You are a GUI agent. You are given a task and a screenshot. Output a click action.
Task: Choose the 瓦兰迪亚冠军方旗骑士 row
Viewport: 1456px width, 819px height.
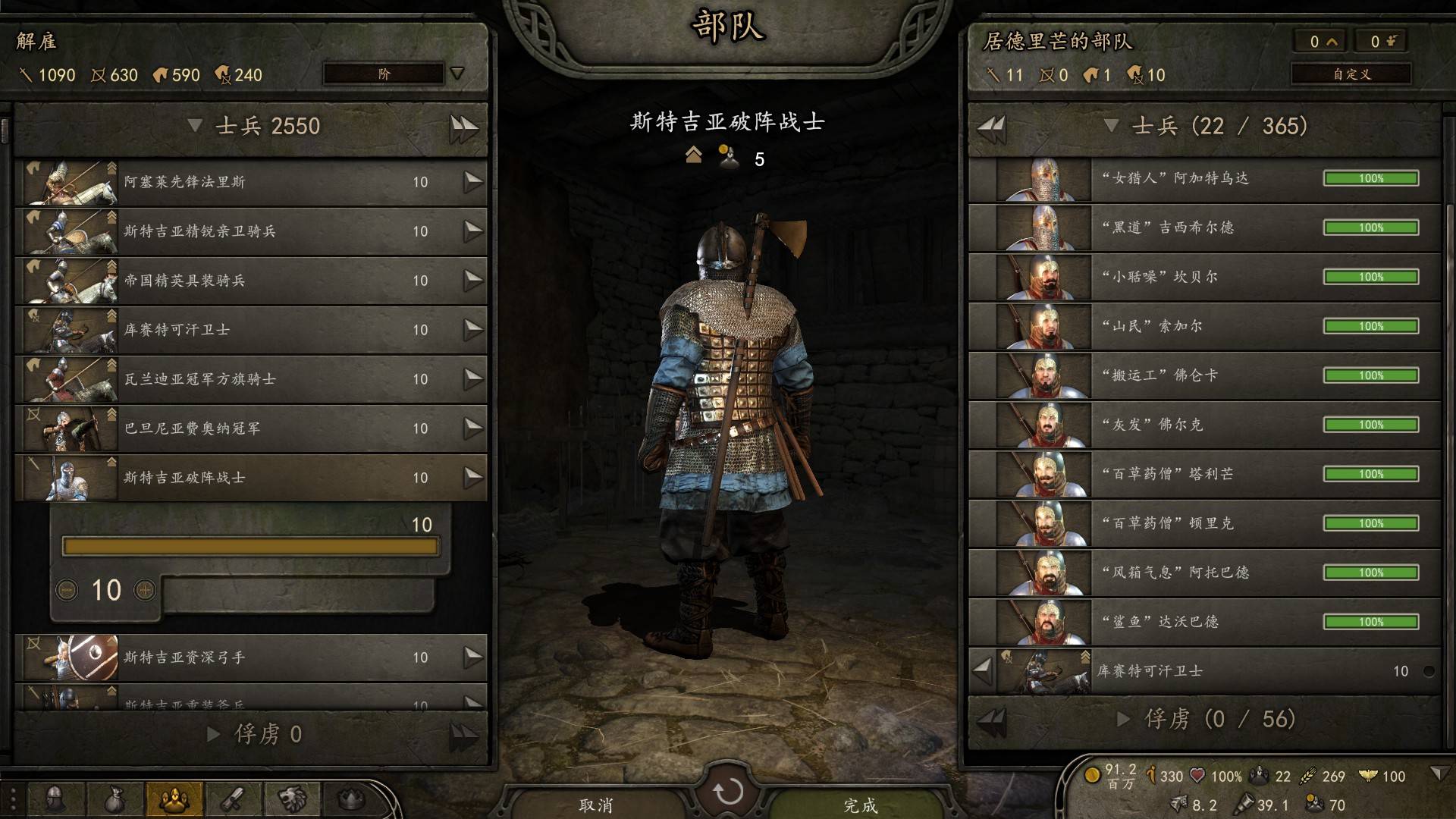pos(250,379)
